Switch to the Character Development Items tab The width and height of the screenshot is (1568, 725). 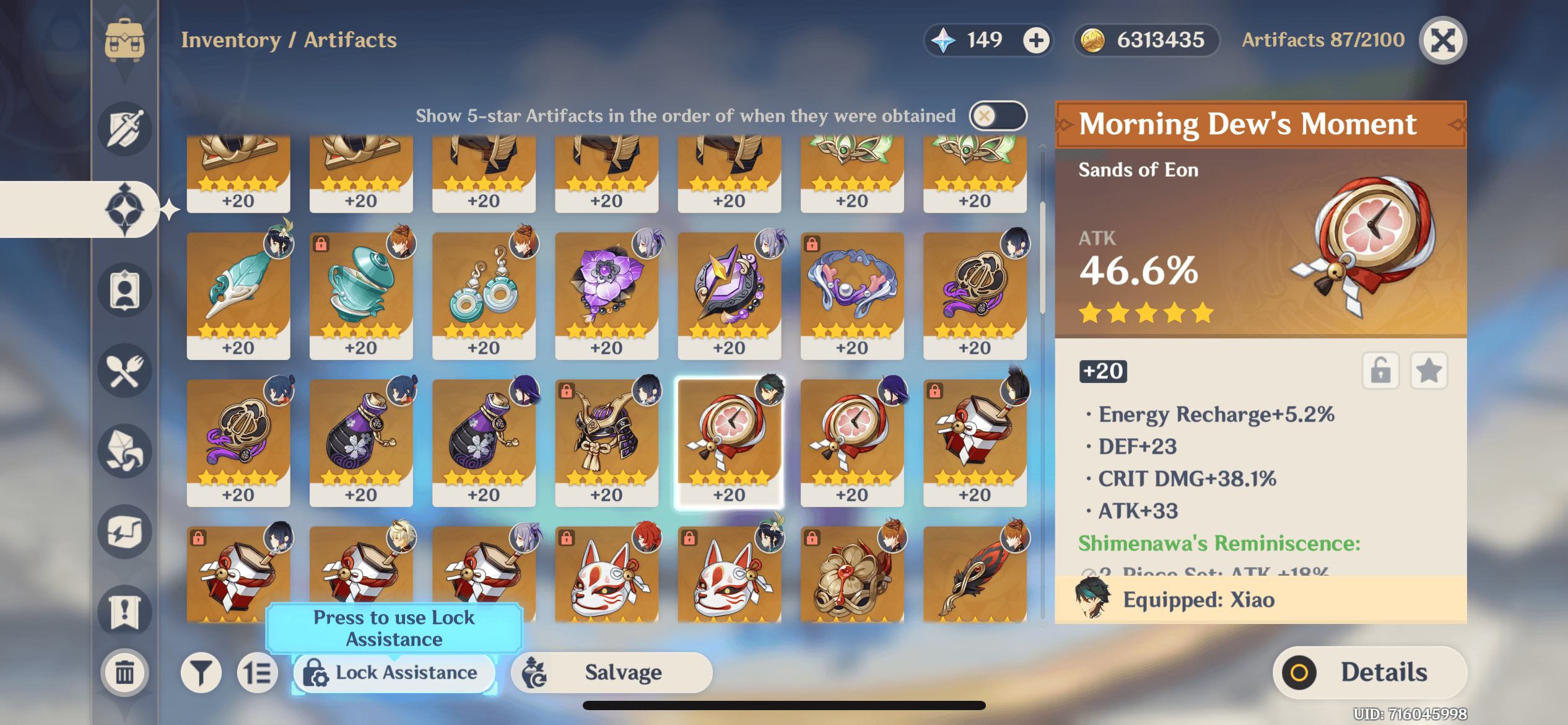[124, 290]
